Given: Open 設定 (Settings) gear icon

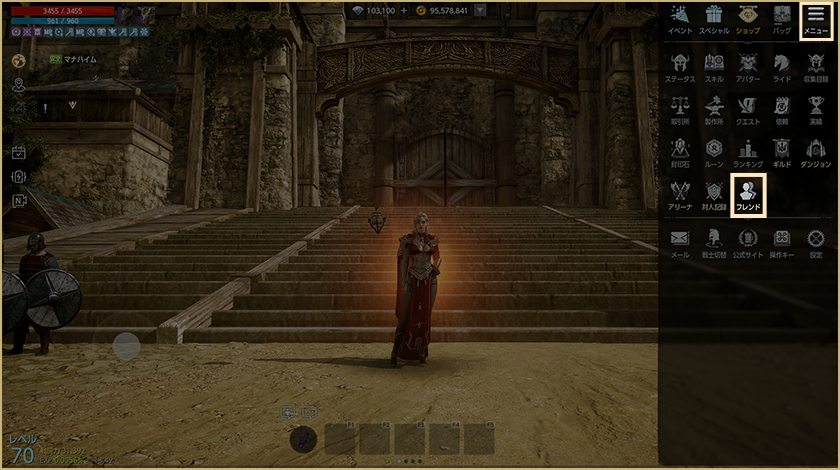Looking at the screenshot, I should (816, 242).
